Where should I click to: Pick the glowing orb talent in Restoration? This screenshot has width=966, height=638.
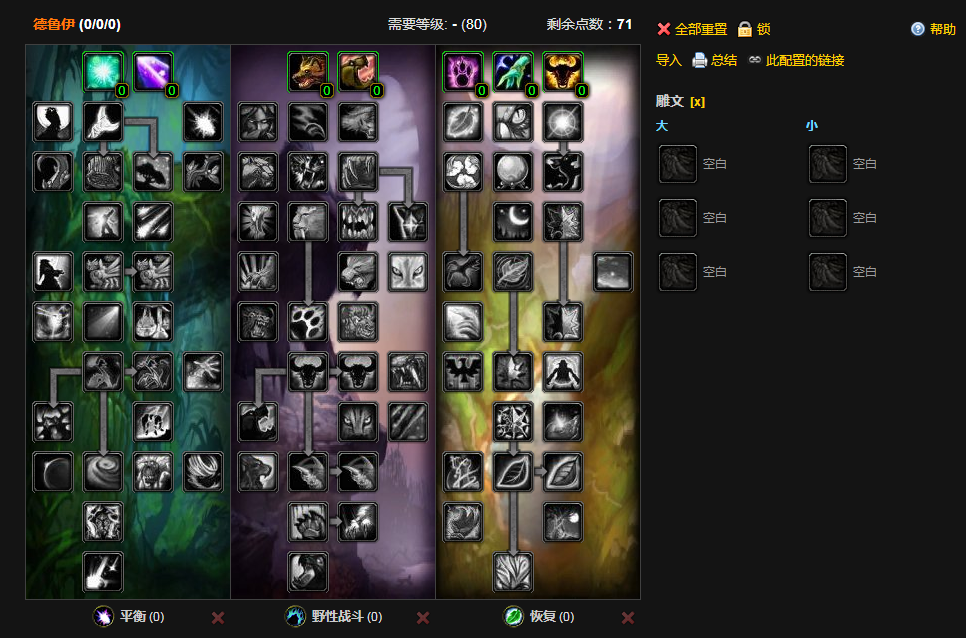pyautogui.click(x=513, y=172)
